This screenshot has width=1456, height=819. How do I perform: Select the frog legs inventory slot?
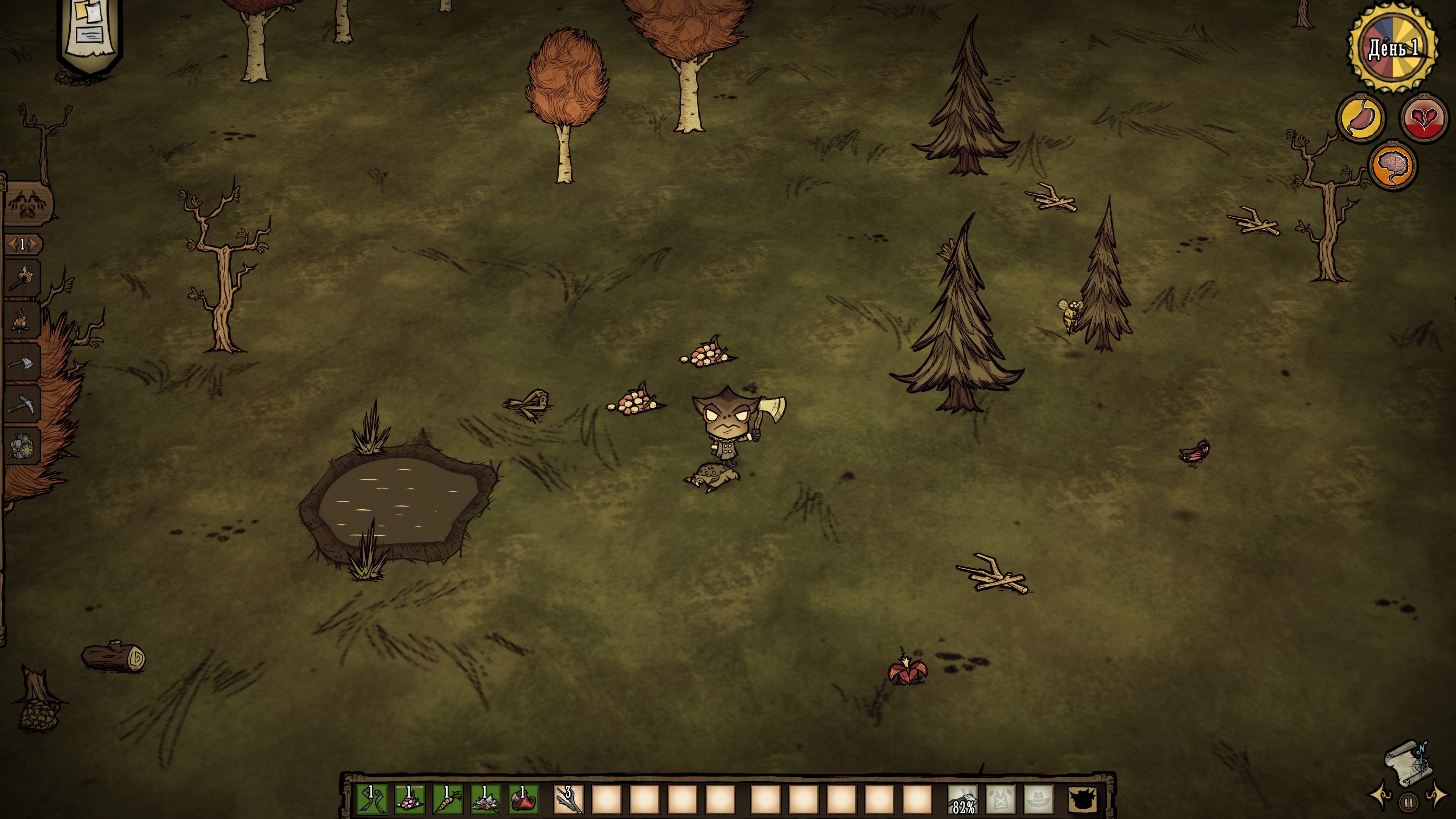pos(371,799)
